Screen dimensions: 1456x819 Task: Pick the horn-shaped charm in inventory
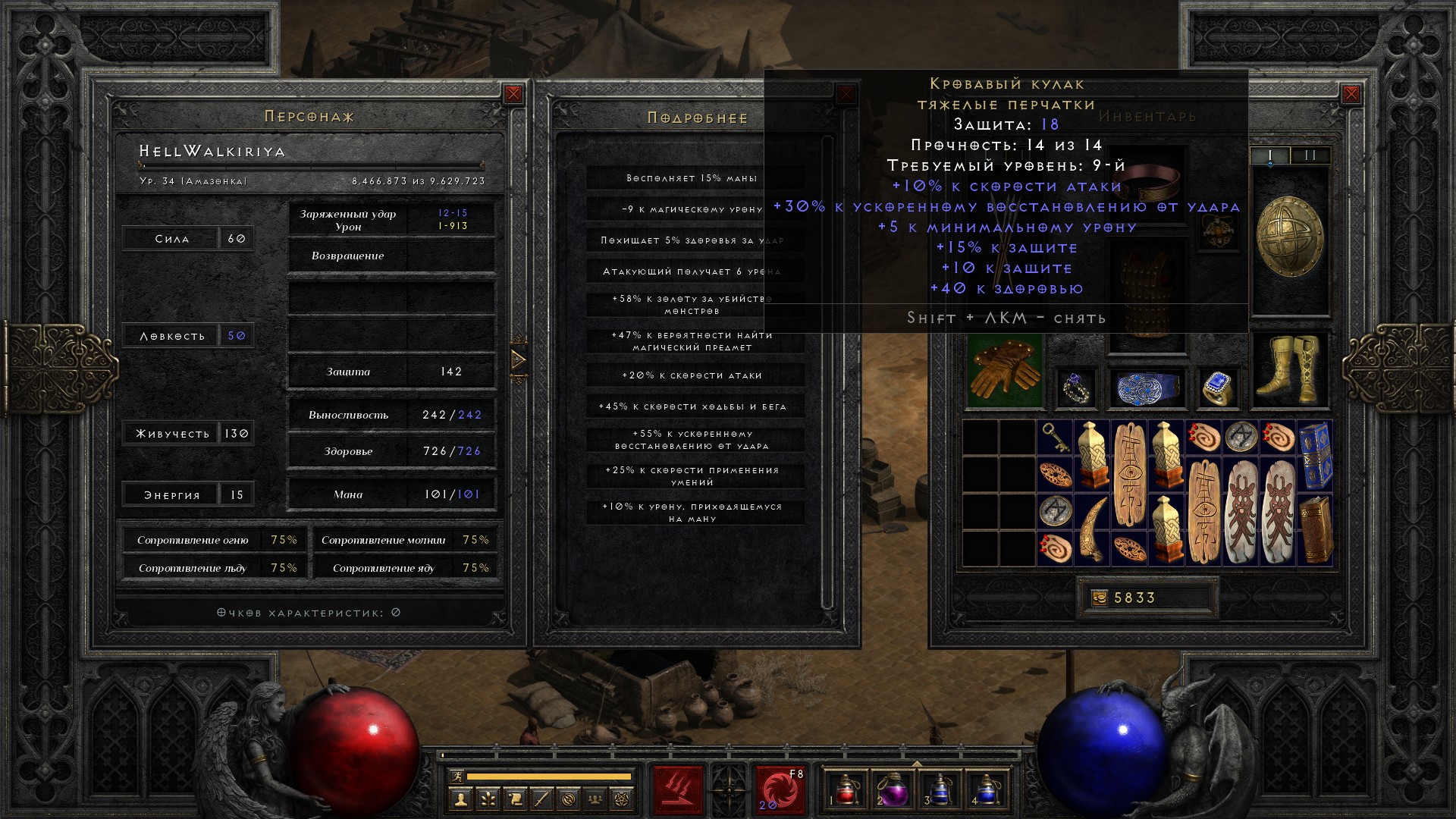click(x=1092, y=529)
